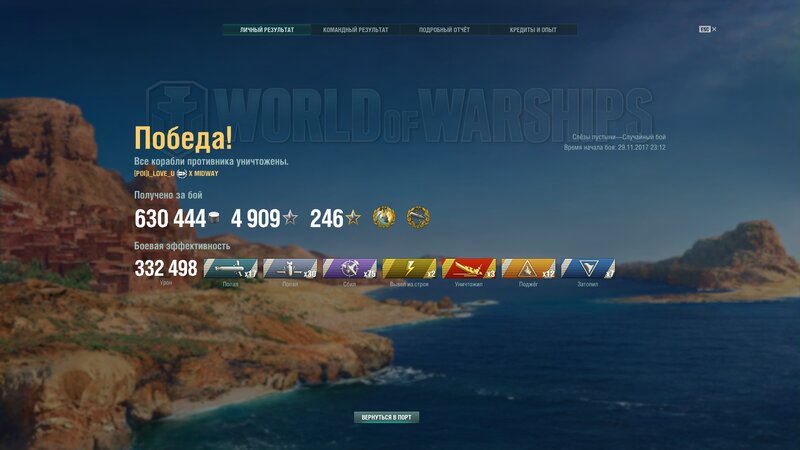The height and width of the screenshot is (450, 800).
Task: Return to port with Вернуться в порт
Action: 386,417
